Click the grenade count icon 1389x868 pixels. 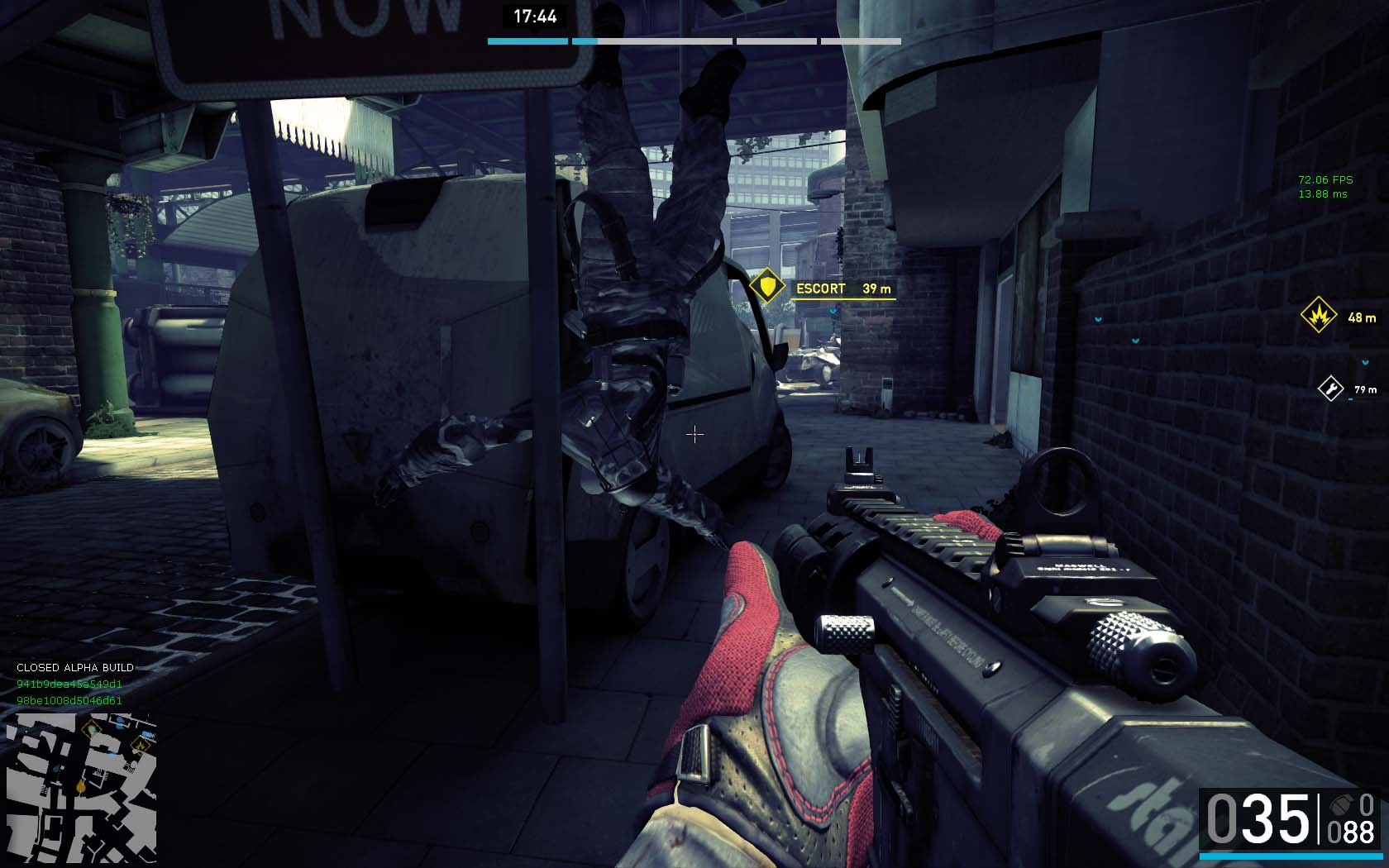(x=1339, y=804)
